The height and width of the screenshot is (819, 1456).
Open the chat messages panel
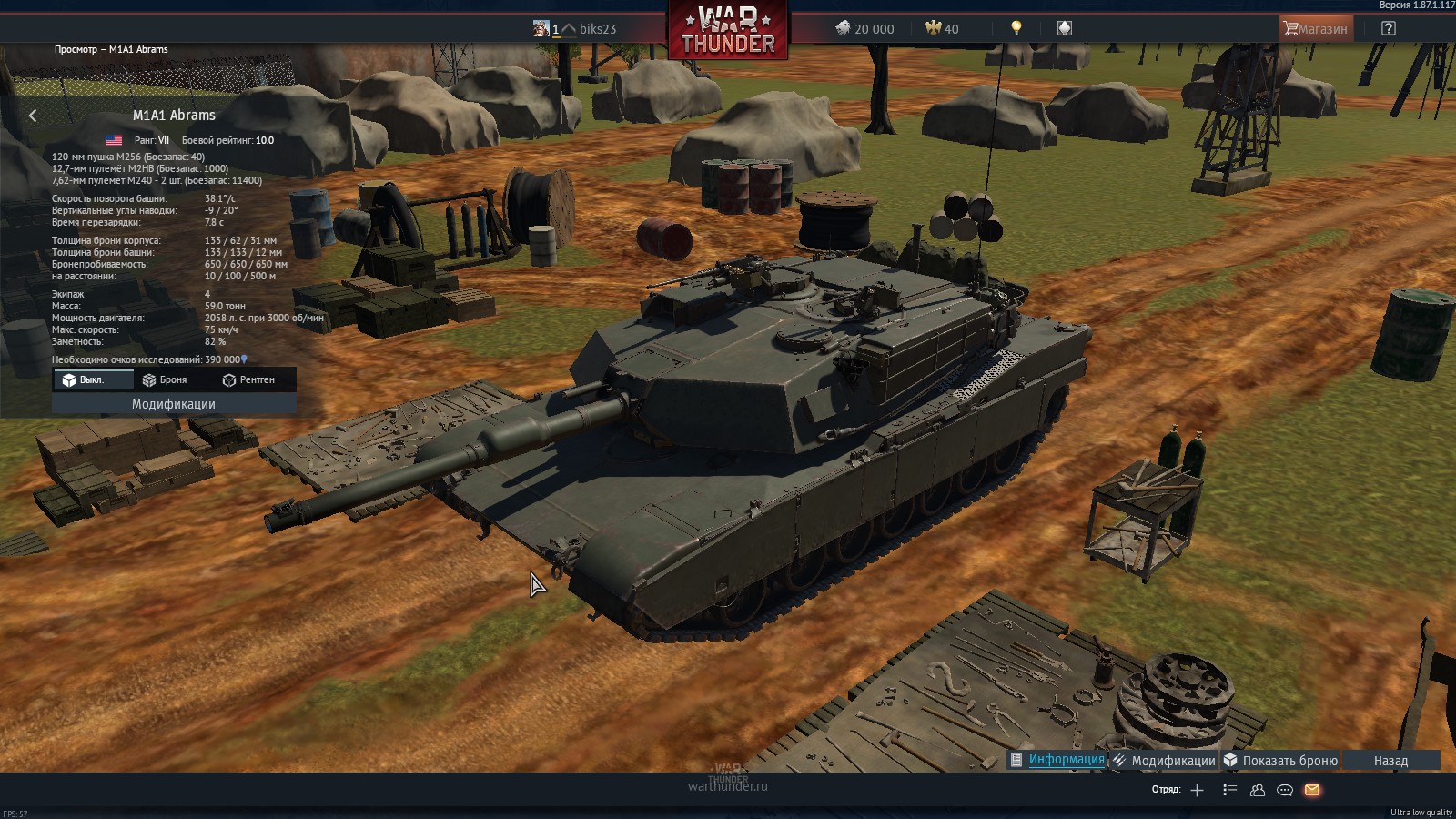pos(1284,791)
